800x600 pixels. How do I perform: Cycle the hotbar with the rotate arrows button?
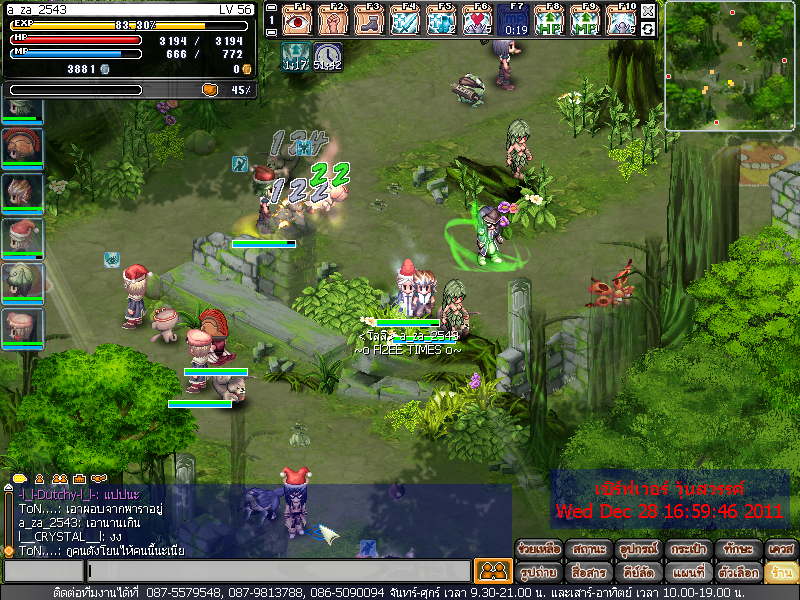(x=648, y=28)
